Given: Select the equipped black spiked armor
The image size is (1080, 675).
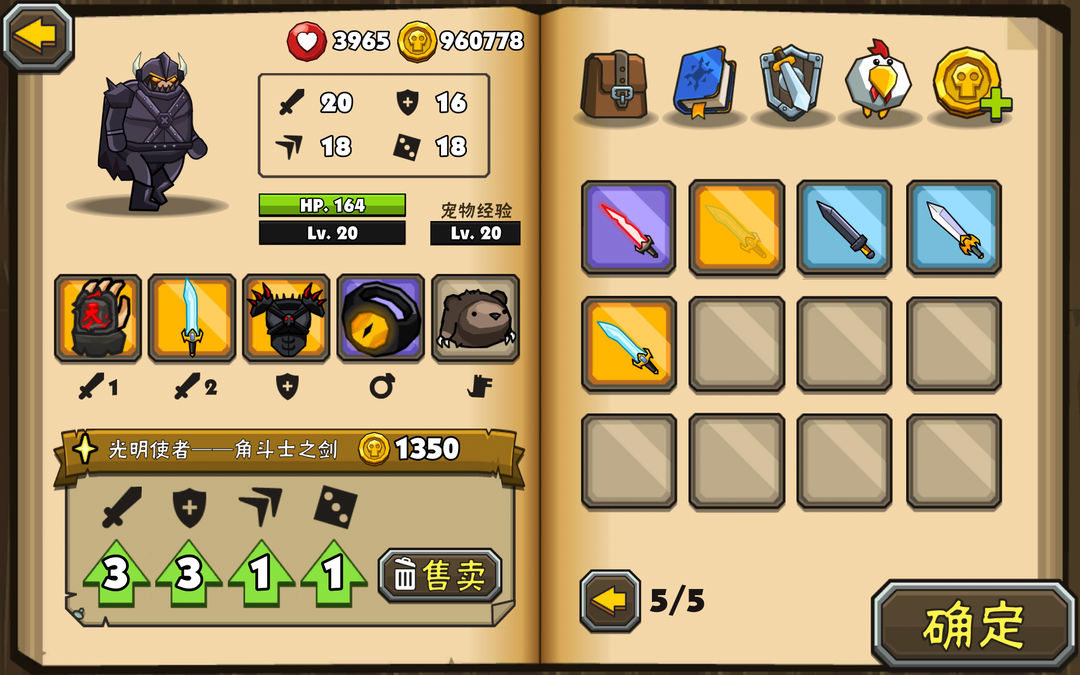Looking at the screenshot, I should tap(286, 318).
